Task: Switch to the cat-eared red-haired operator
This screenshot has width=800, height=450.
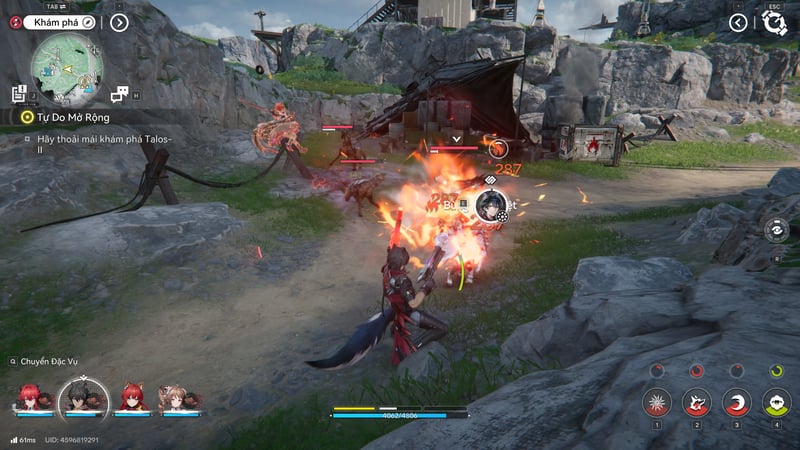Action: click(131, 397)
